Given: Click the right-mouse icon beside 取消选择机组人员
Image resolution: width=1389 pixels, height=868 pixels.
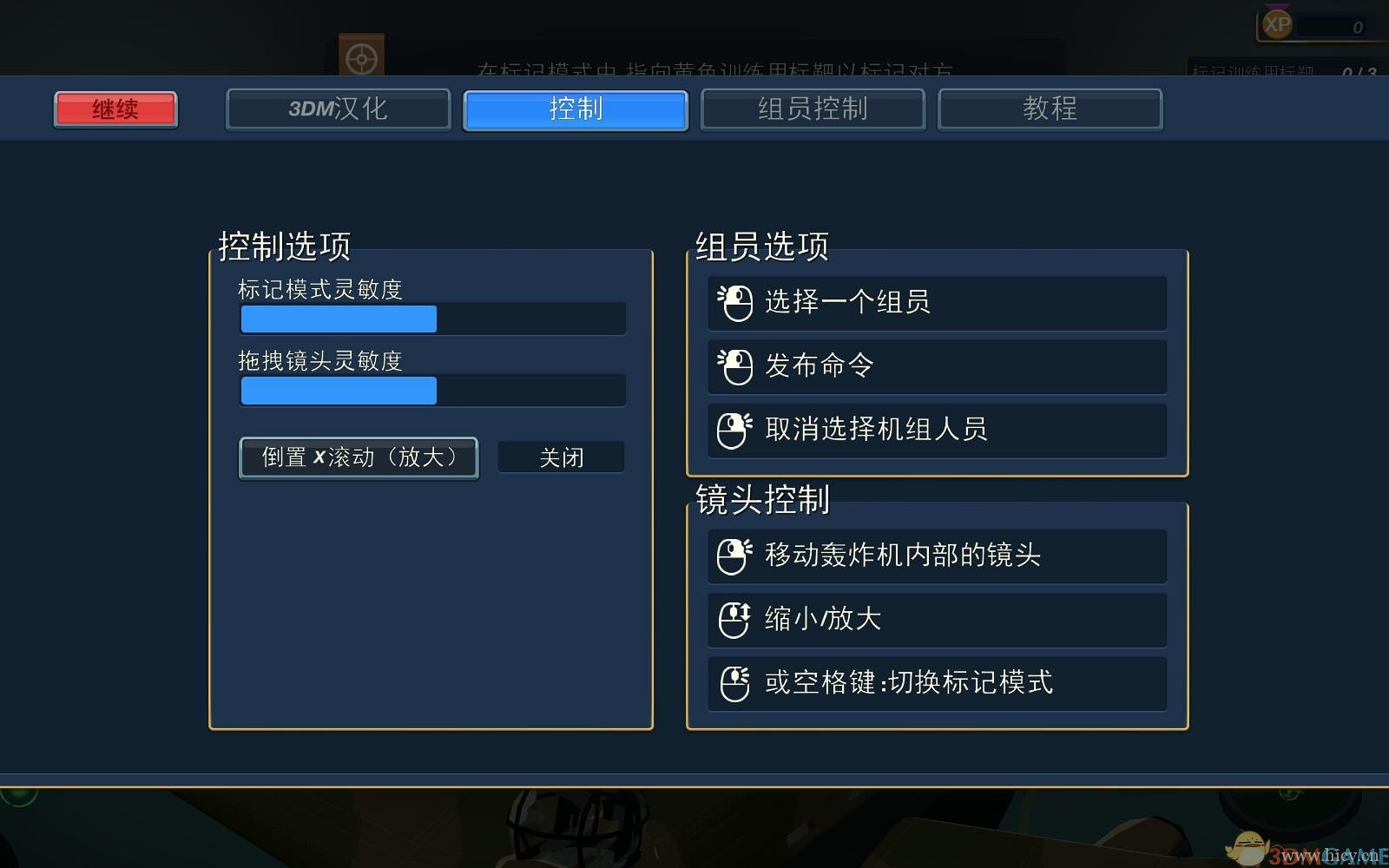Looking at the screenshot, I should click(x=734, y=430).
